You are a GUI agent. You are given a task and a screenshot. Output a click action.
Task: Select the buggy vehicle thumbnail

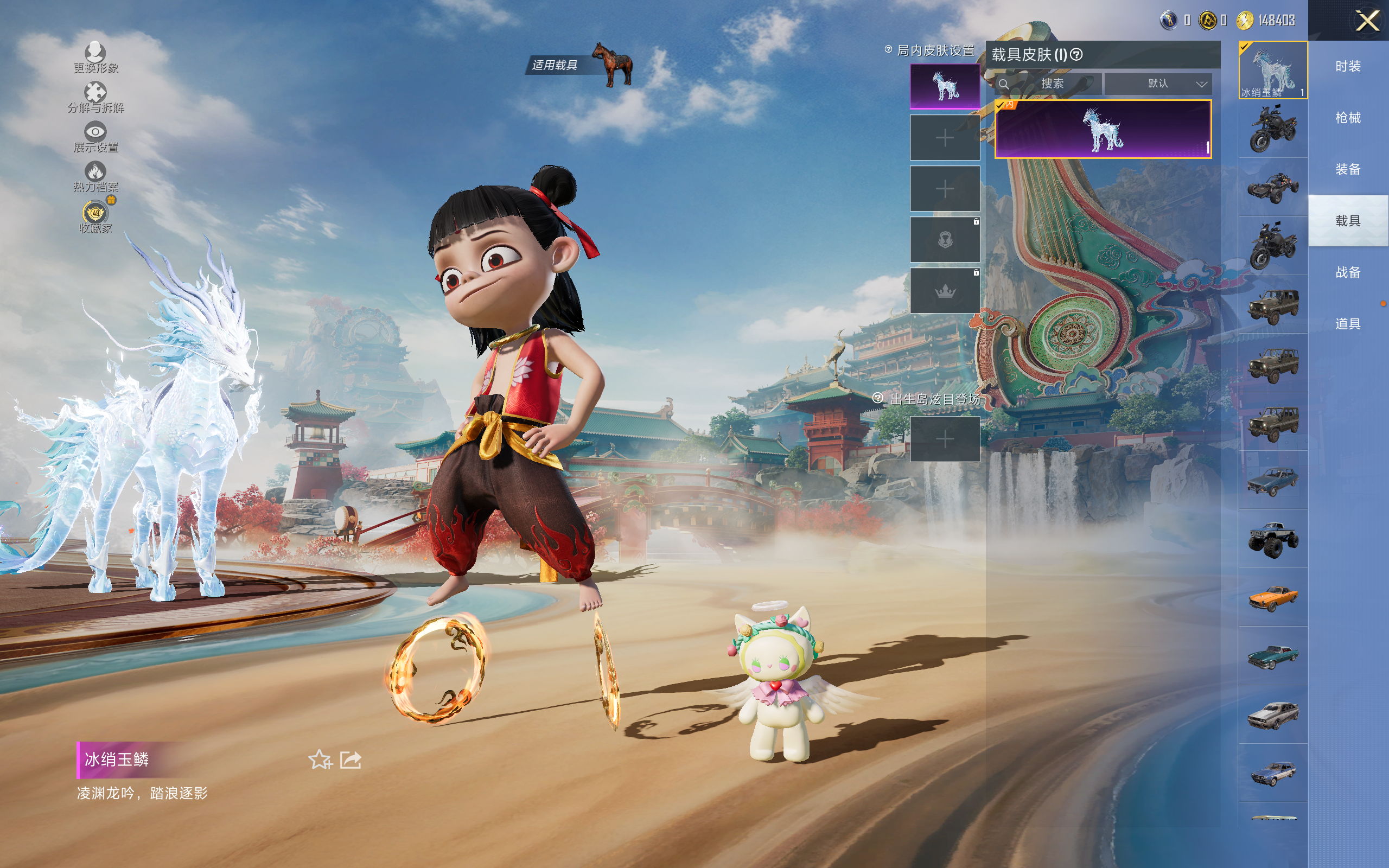[1273, 187]
